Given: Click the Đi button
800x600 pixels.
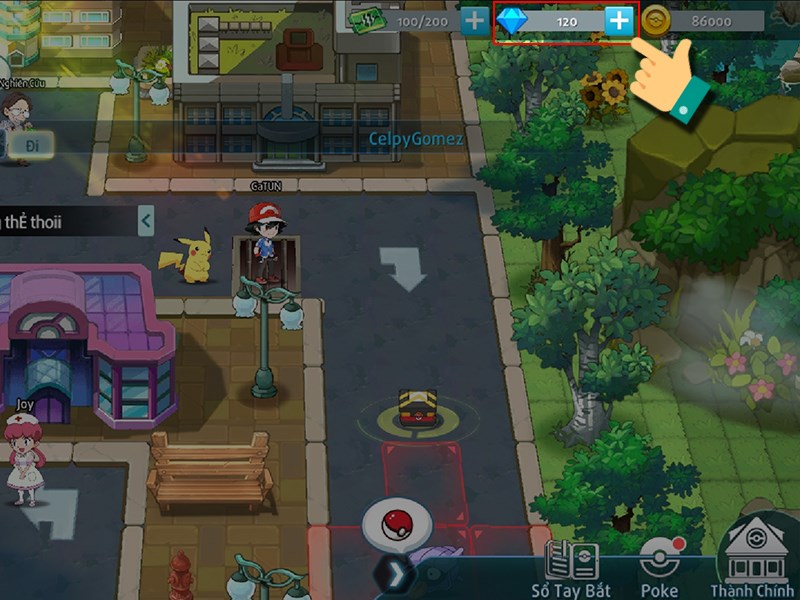Looking at the screenshot, I should coord(32,144).
